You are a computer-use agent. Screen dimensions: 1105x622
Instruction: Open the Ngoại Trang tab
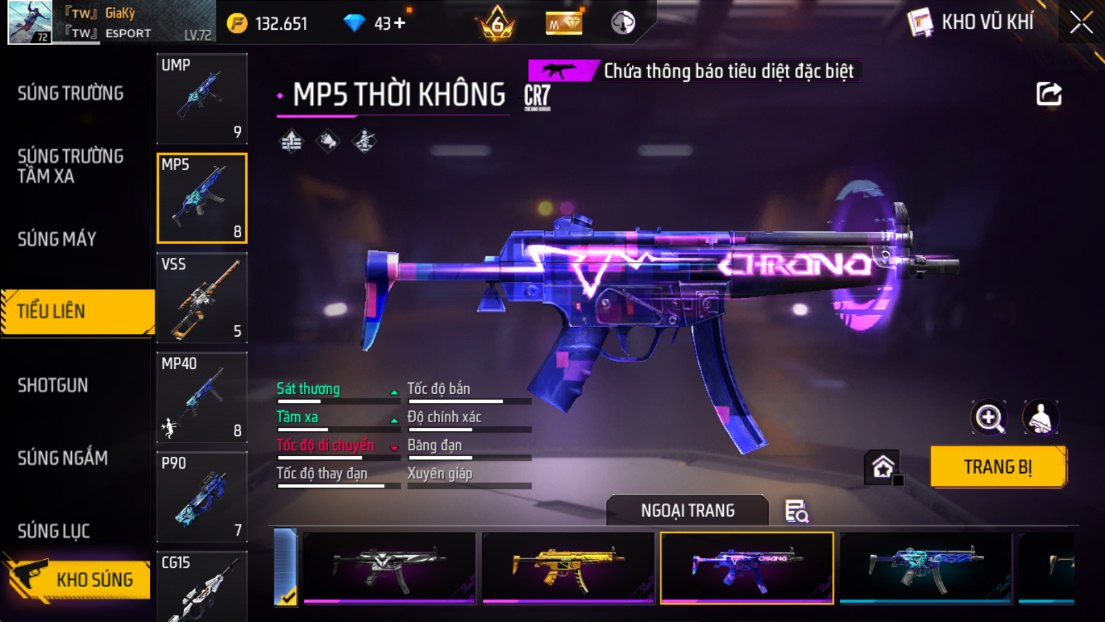tap(687, 510)
